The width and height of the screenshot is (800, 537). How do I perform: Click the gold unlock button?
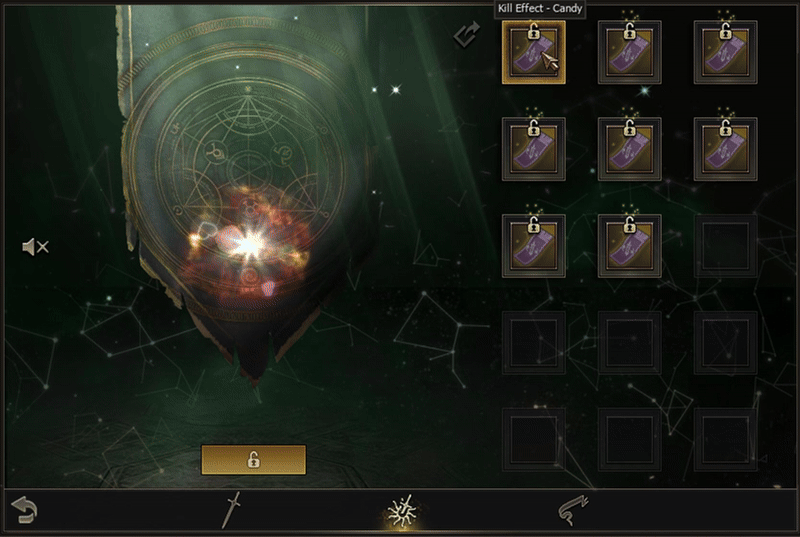(253, 460)
